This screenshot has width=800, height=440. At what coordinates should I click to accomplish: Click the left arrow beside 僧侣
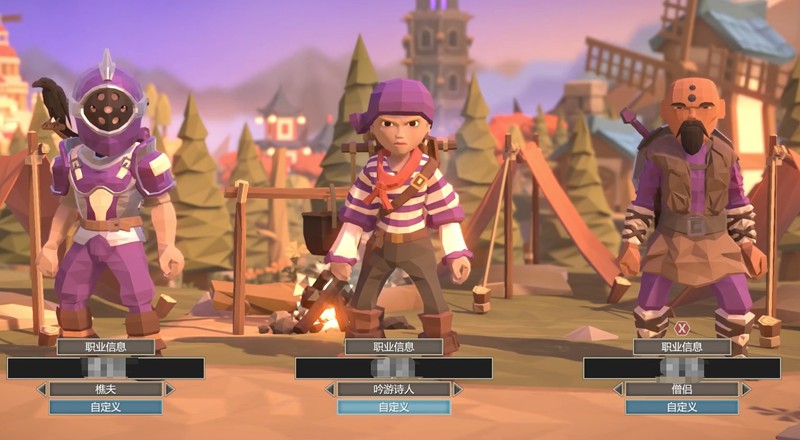(618, 389)
